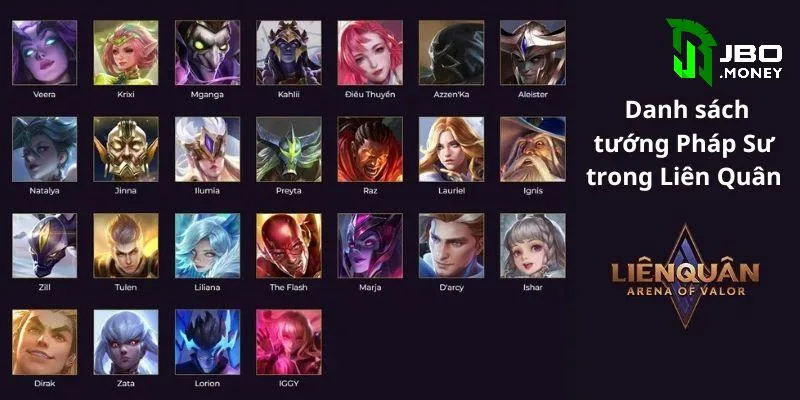Image resolution: width=800 pixels, height=400 pixels.
Task: Select the Veera hero portrait
Action: (45, 52)
